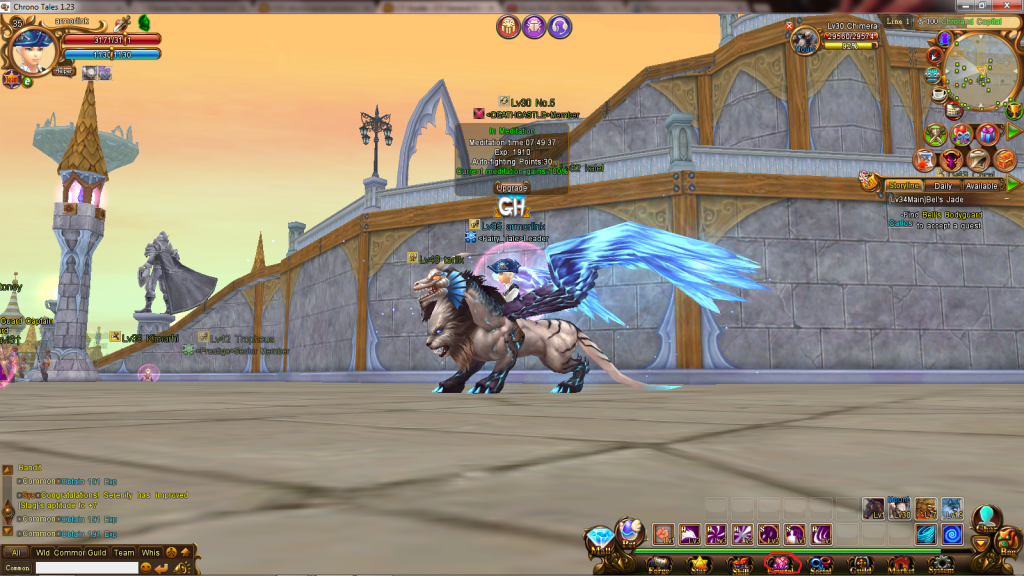This screenshot has width=1024, height=576.
Task: Open the Social menu
Action: pyautogui.click(x=821, y=564)
